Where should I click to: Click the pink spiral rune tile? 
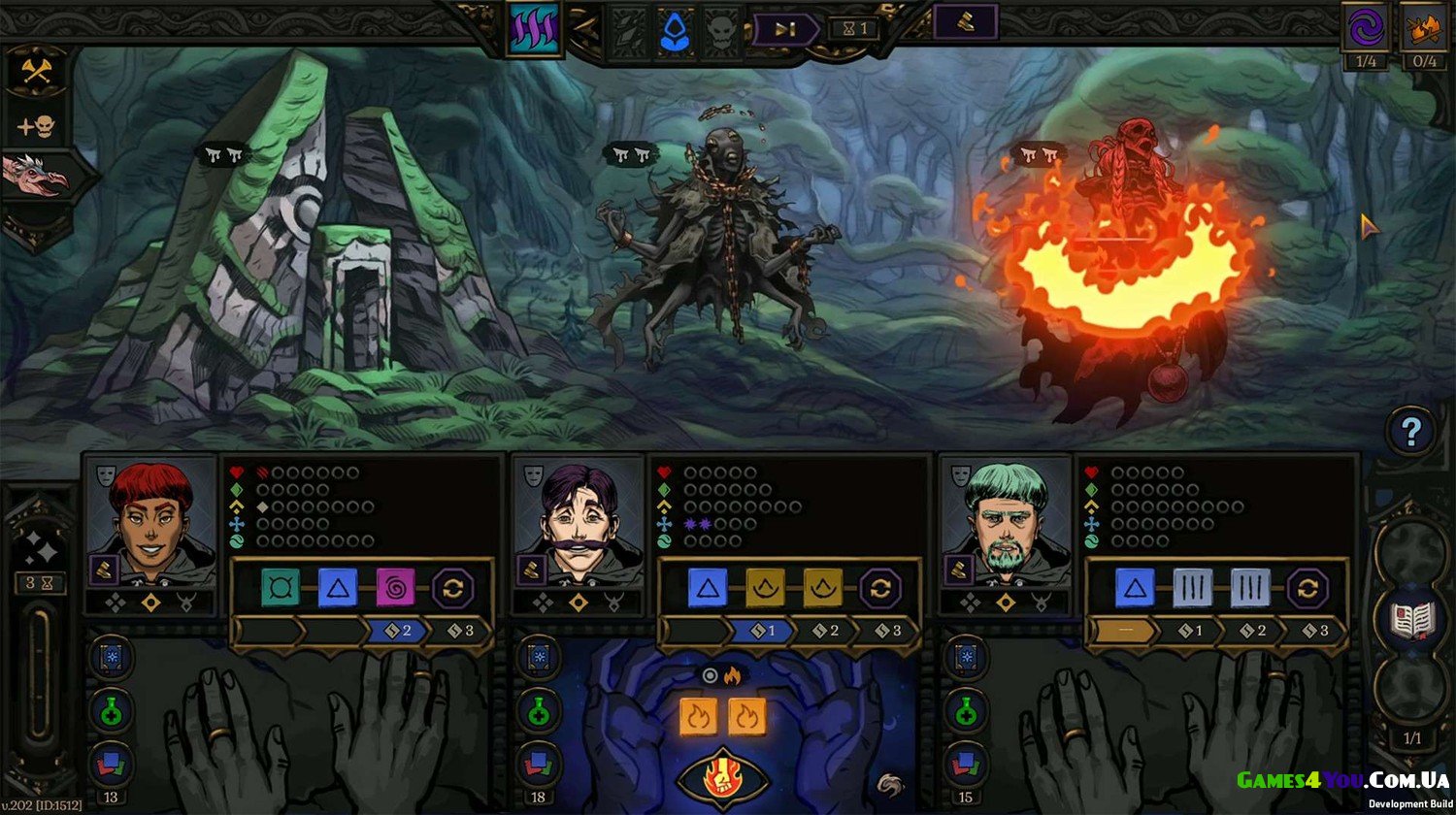pos(395,588)
